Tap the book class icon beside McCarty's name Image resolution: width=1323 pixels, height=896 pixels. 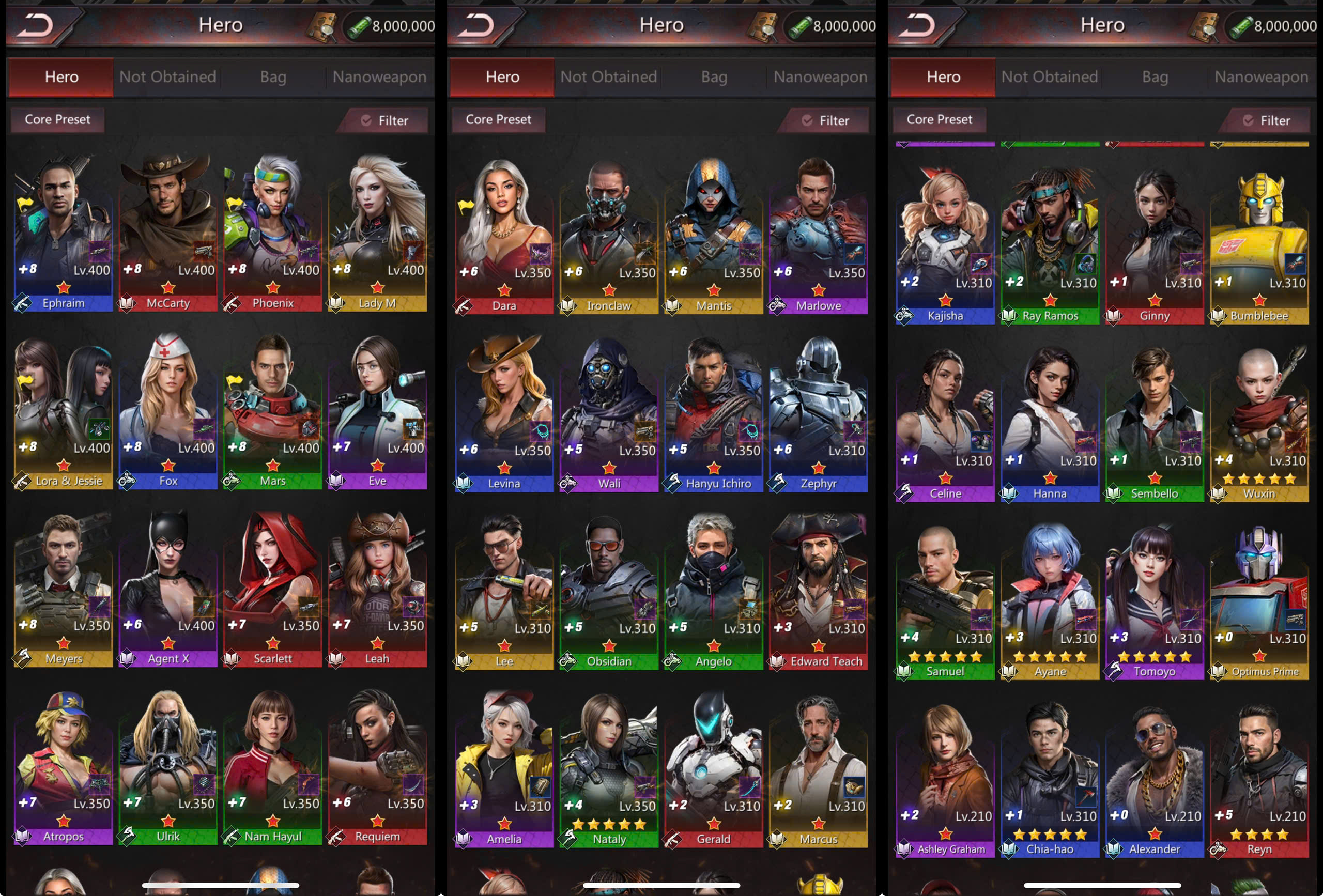pyautogui.click(x=127, y=303)
